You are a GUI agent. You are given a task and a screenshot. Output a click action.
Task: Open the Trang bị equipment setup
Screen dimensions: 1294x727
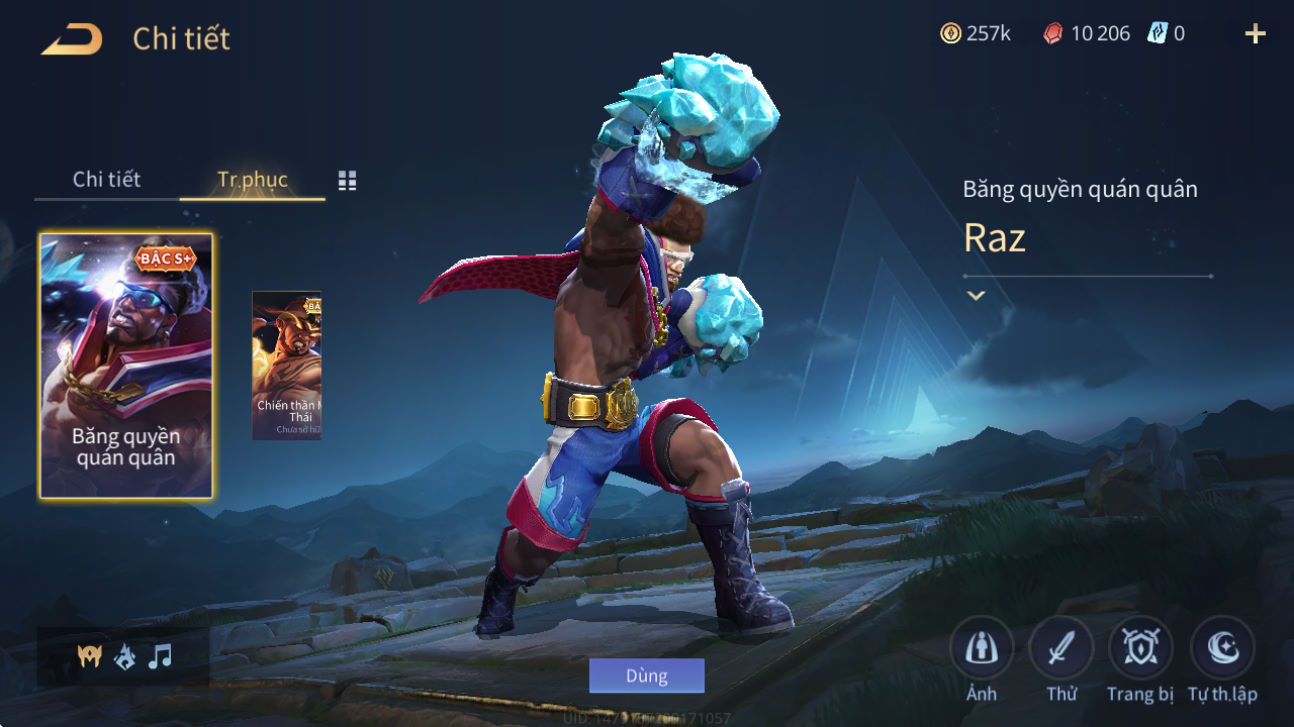(x=1141, y=650)
